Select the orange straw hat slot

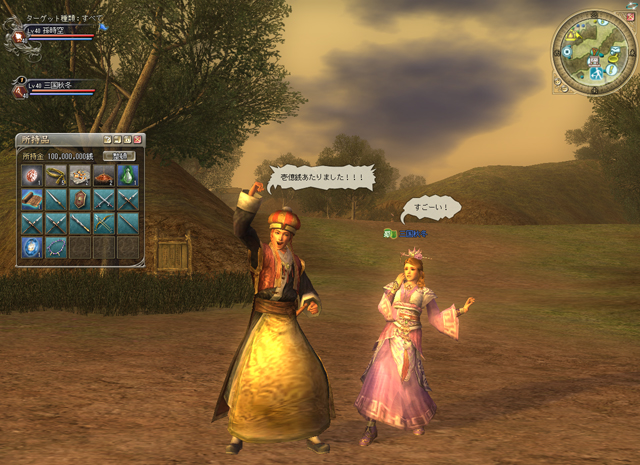(103, 175)
